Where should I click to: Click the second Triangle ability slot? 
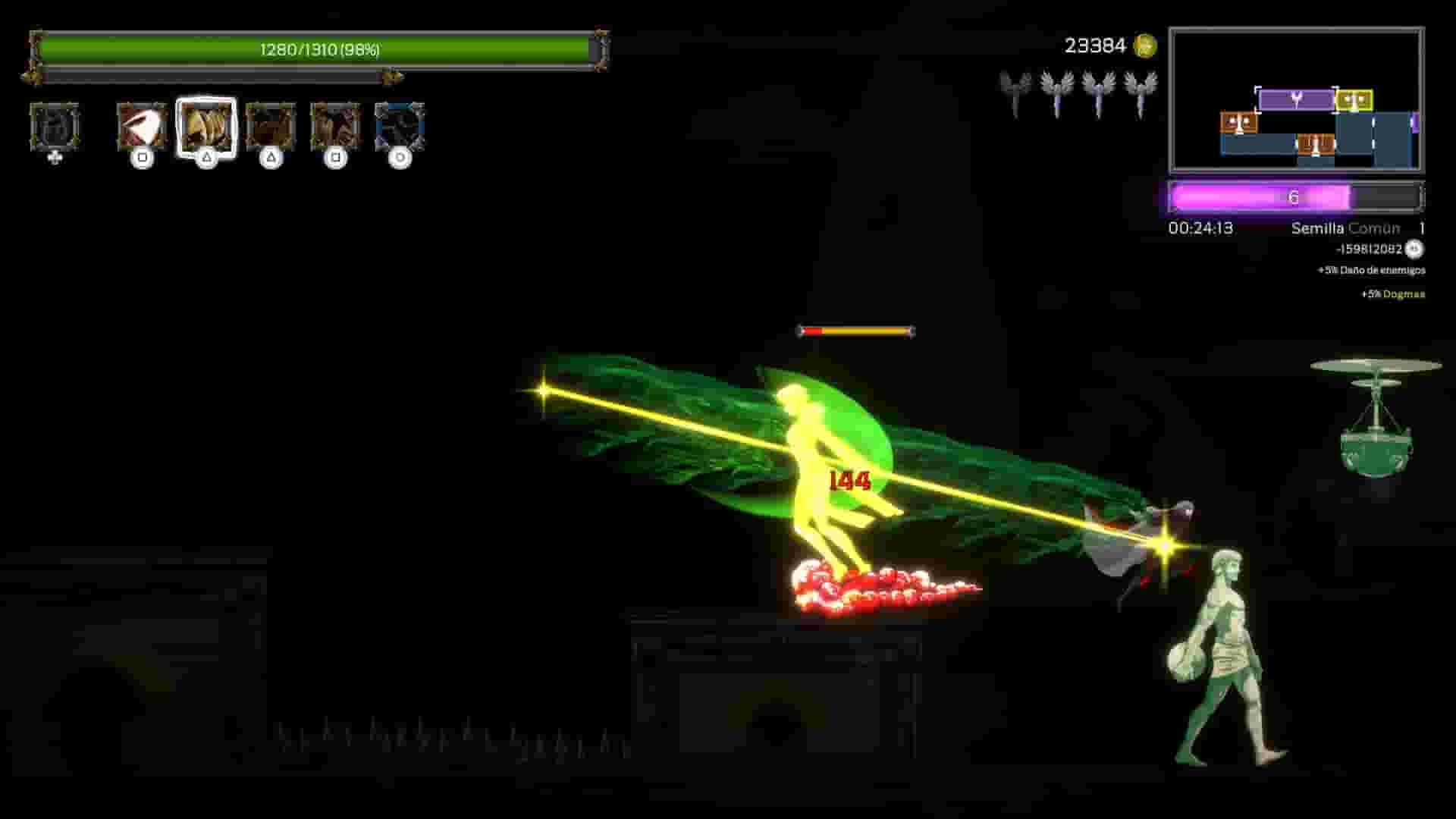(270, 125)
